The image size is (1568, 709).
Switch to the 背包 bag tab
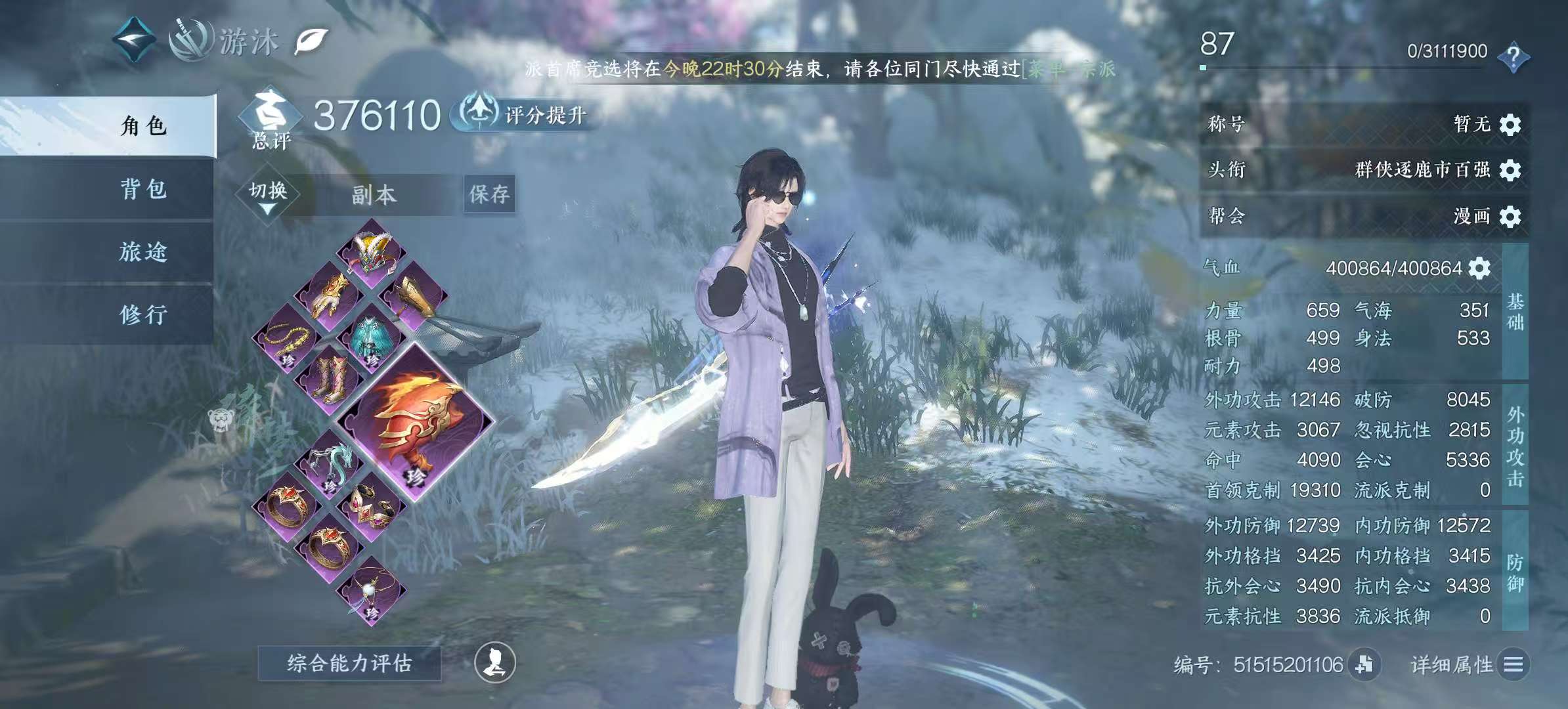pyautogui.click(x=143, y=189)
